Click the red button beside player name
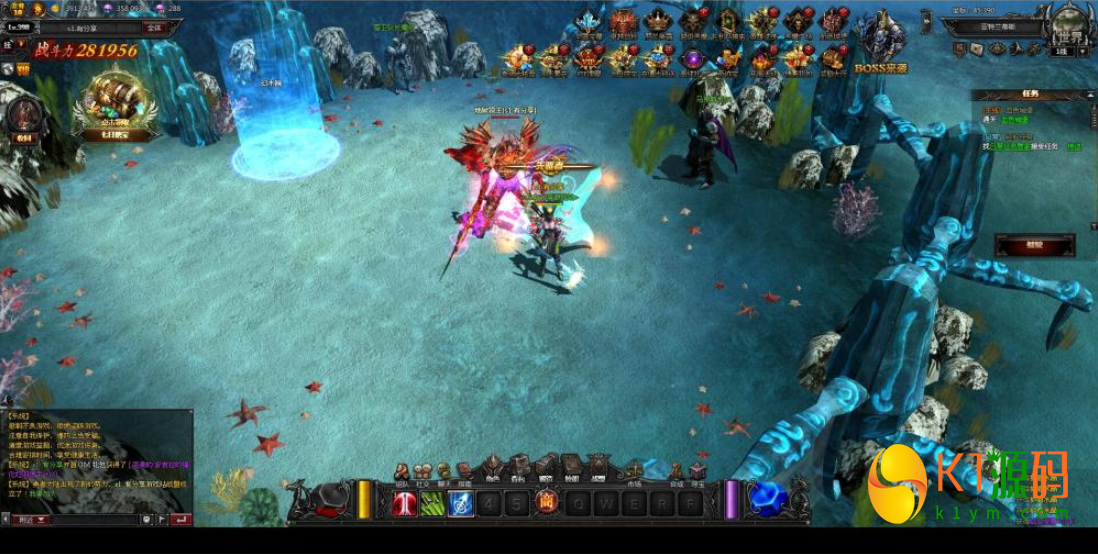1098x554 pixels. [x=153, y=28]
